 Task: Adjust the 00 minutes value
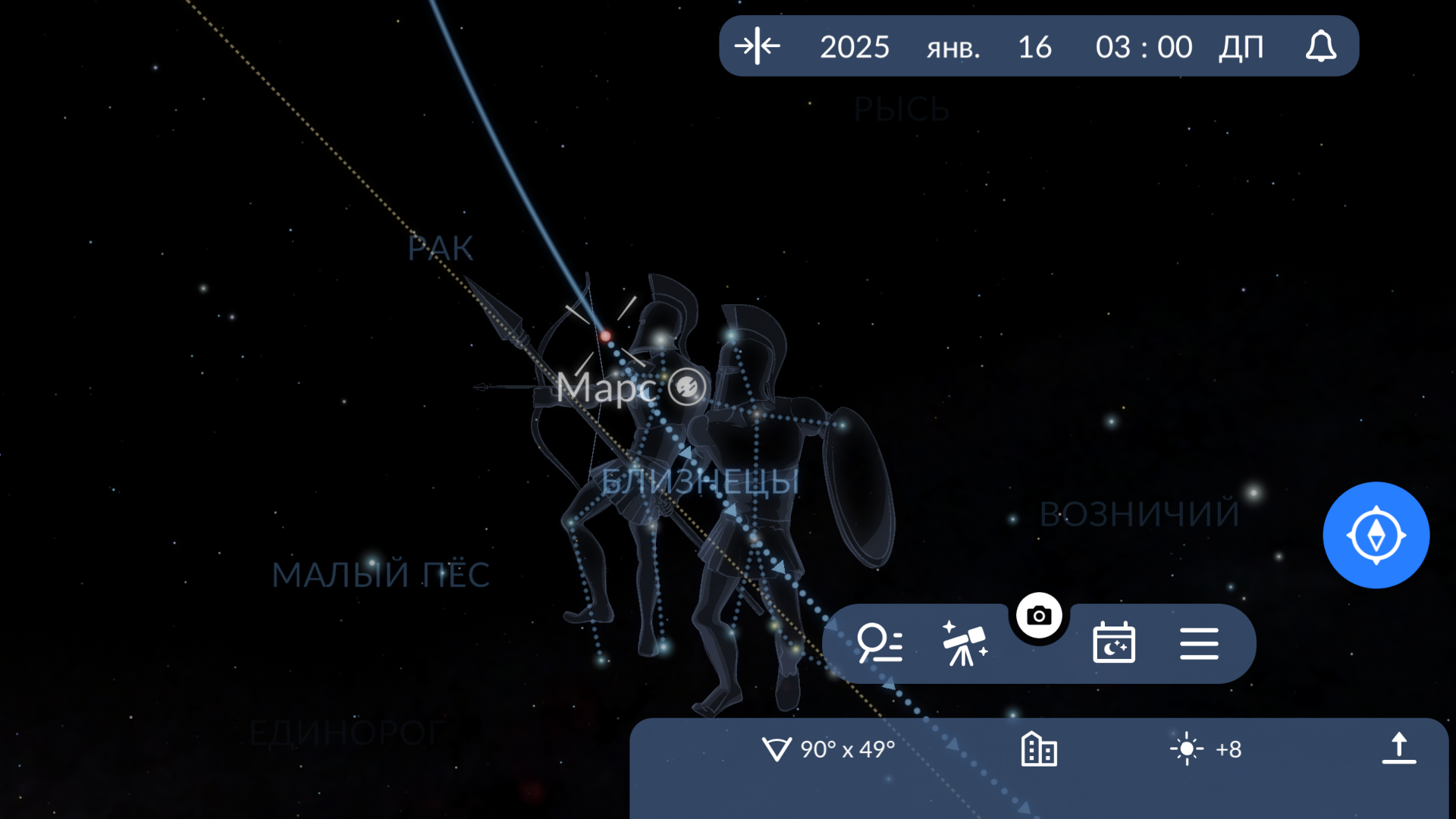point(1175,47)
